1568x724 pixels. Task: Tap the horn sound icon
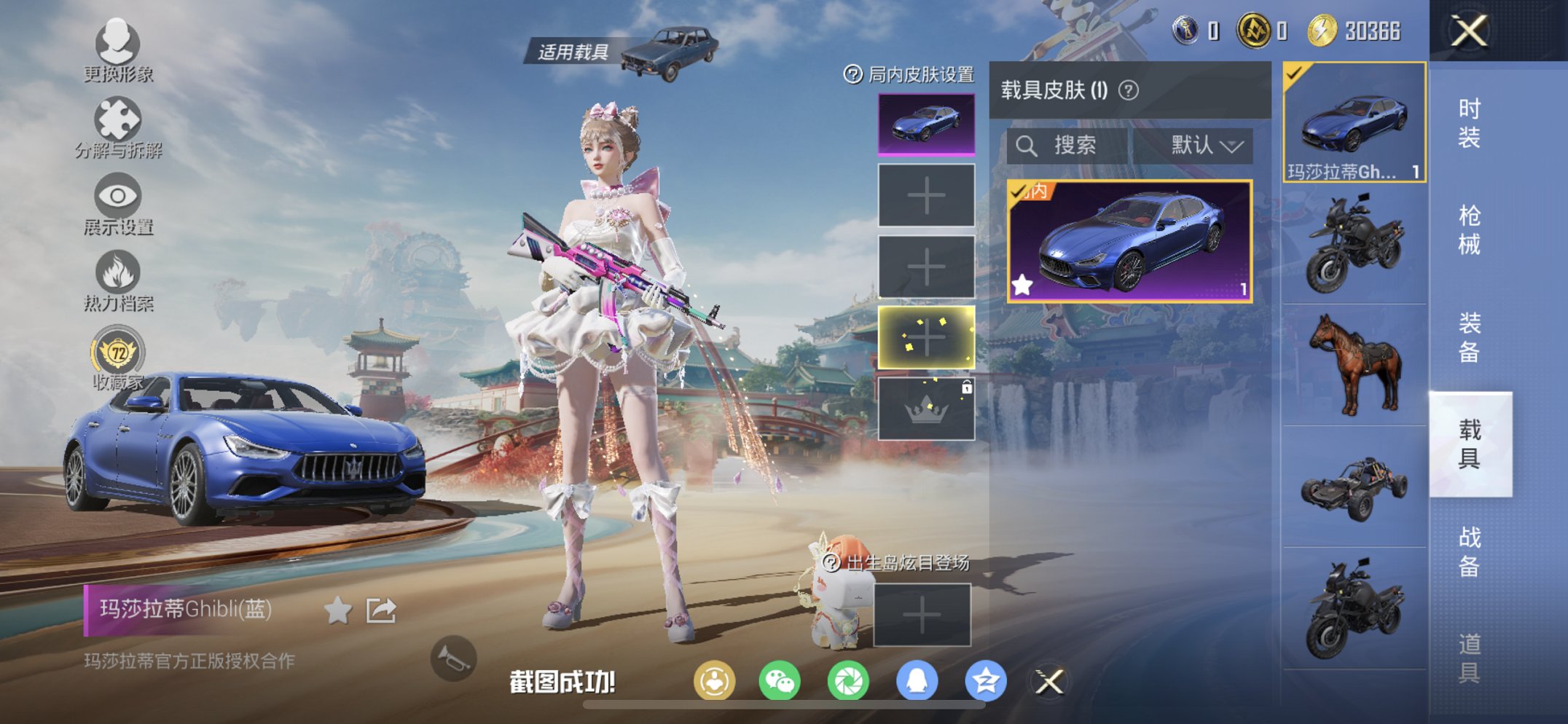tap(453, 659)
